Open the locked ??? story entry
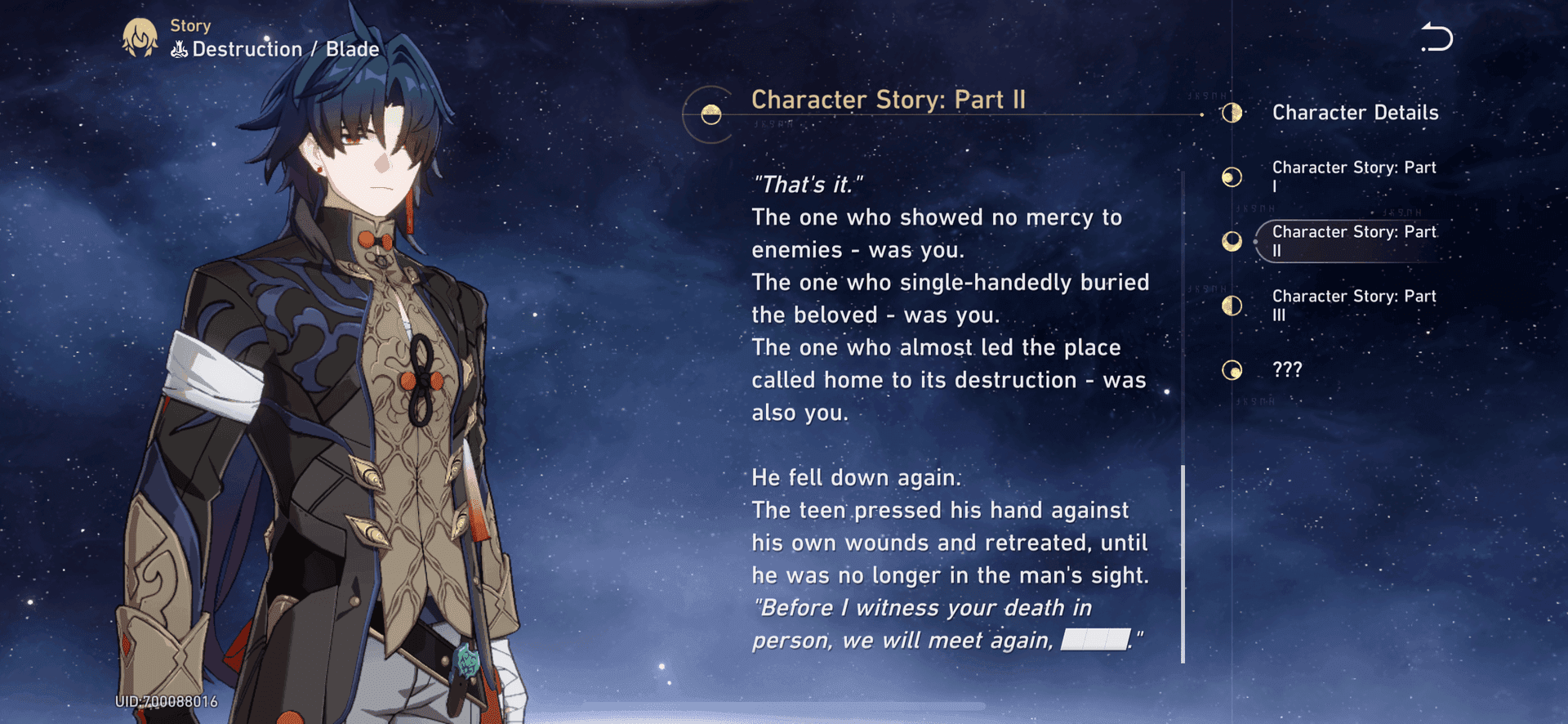This screenshot has height=724, width=1568. click(1287, 370)
